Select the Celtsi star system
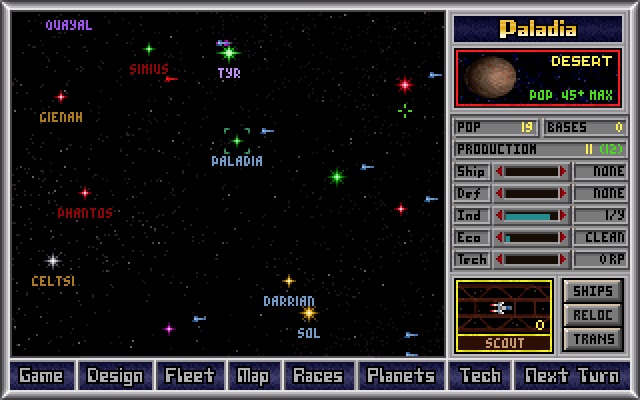Viewport: 640px width, 400px height. pos(53,261)
